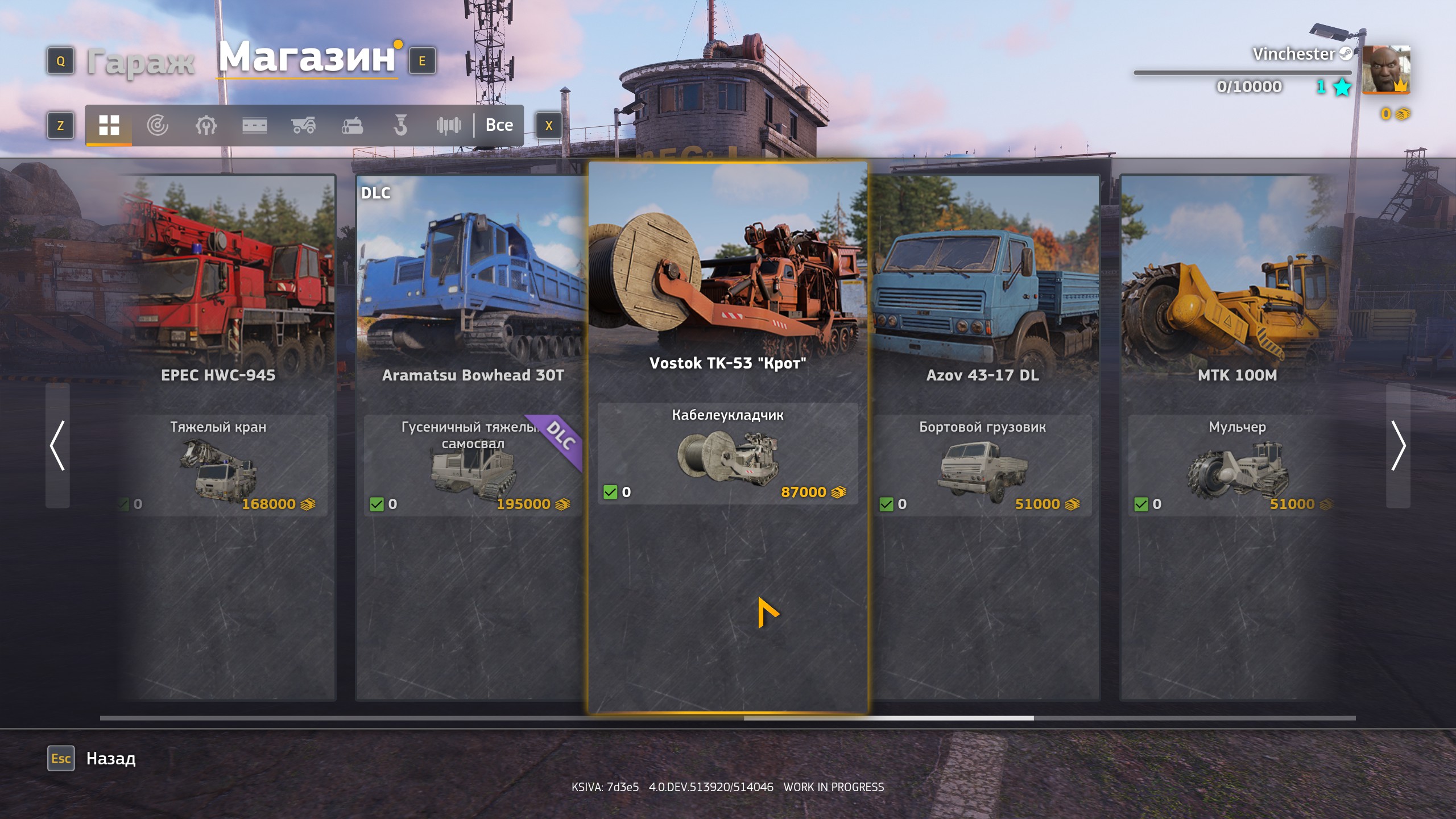Click the right arrow to browse more vehicles
This screenshot has width=1456, height=819.
(x=1398, y=445)
